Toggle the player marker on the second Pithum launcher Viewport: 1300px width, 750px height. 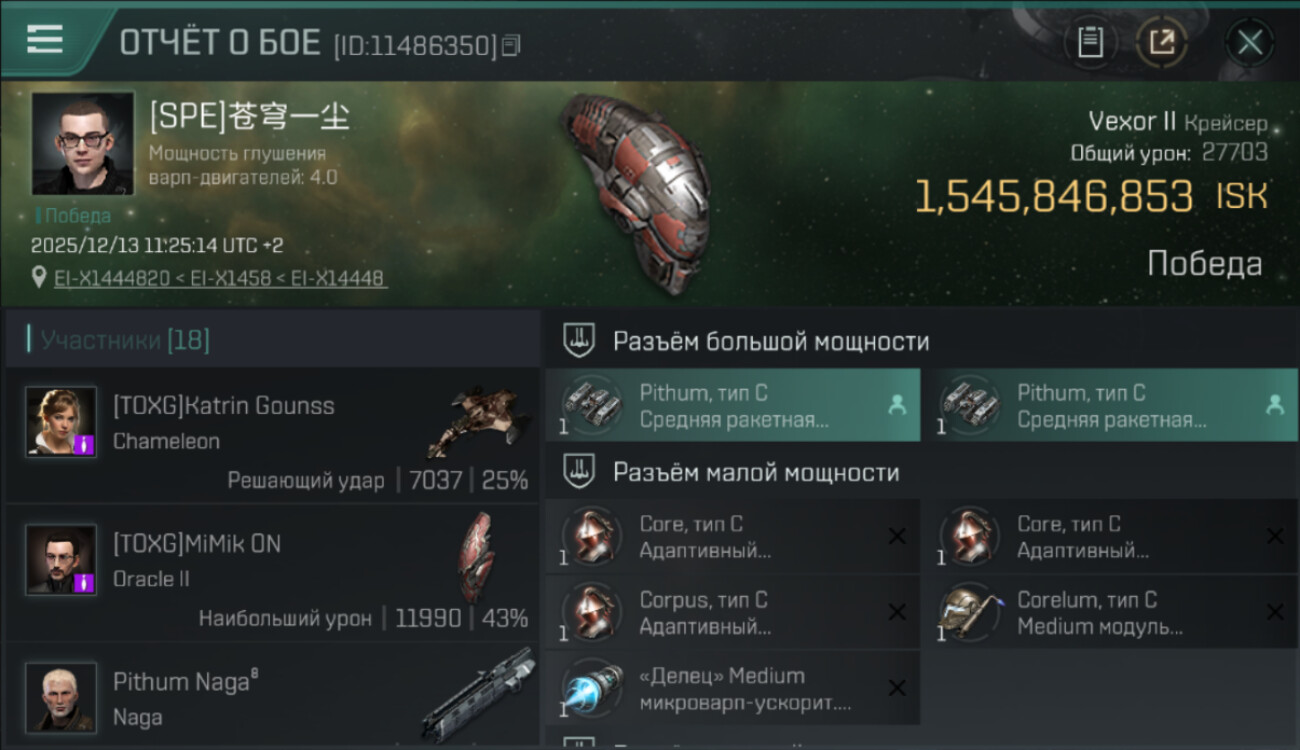(1273, 405)
